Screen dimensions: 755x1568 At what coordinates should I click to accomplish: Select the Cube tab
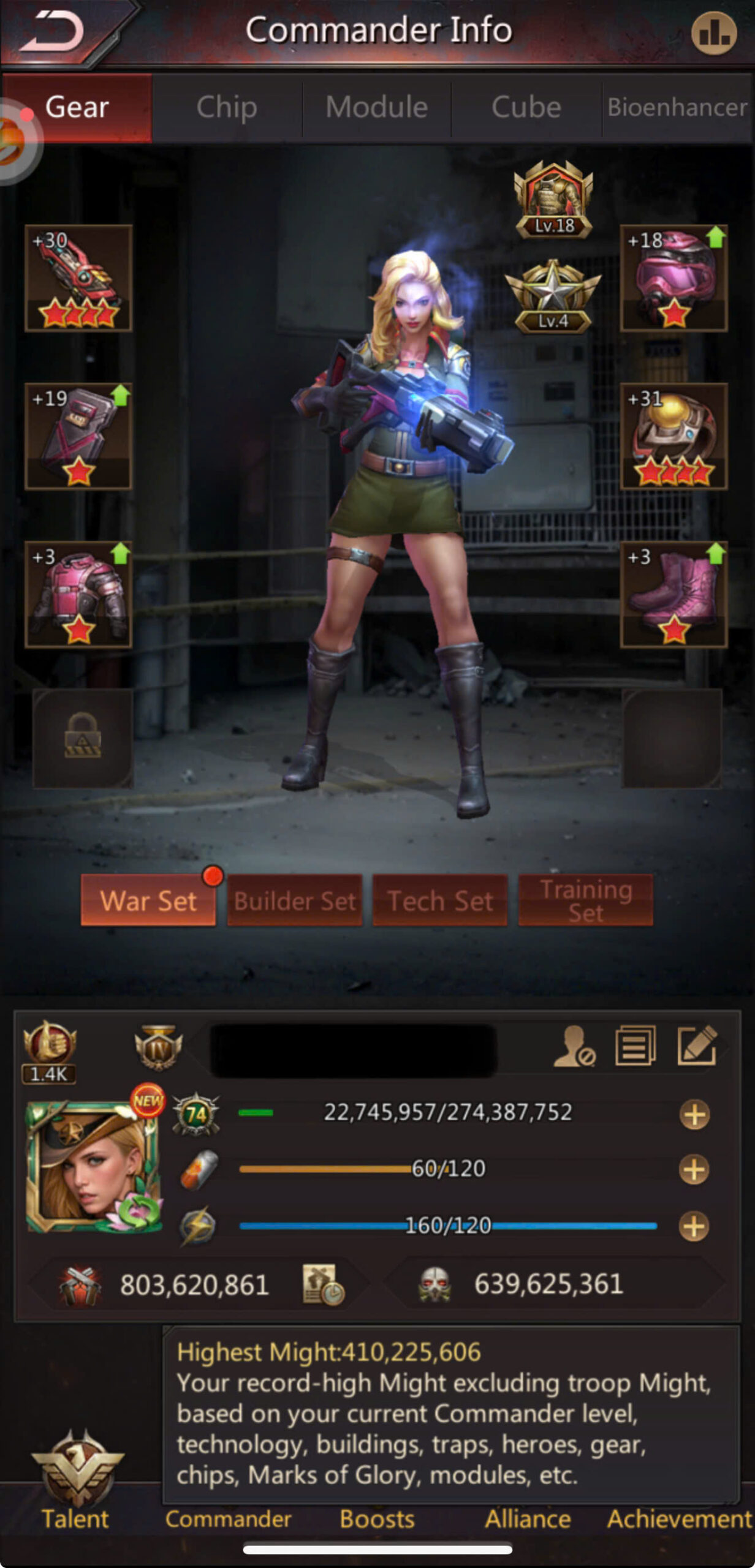526,107
